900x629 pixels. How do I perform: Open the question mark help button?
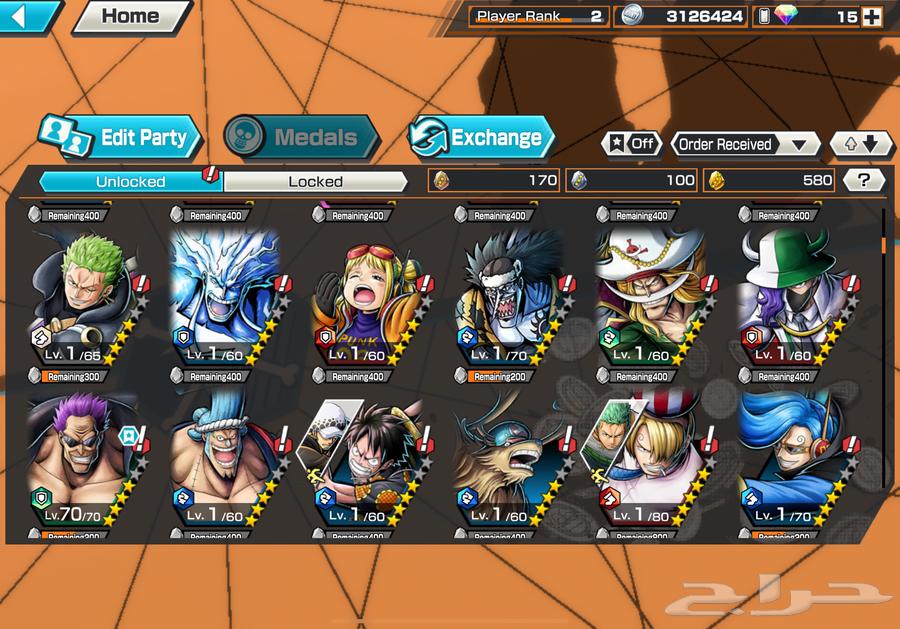click(x=864, y=180)
